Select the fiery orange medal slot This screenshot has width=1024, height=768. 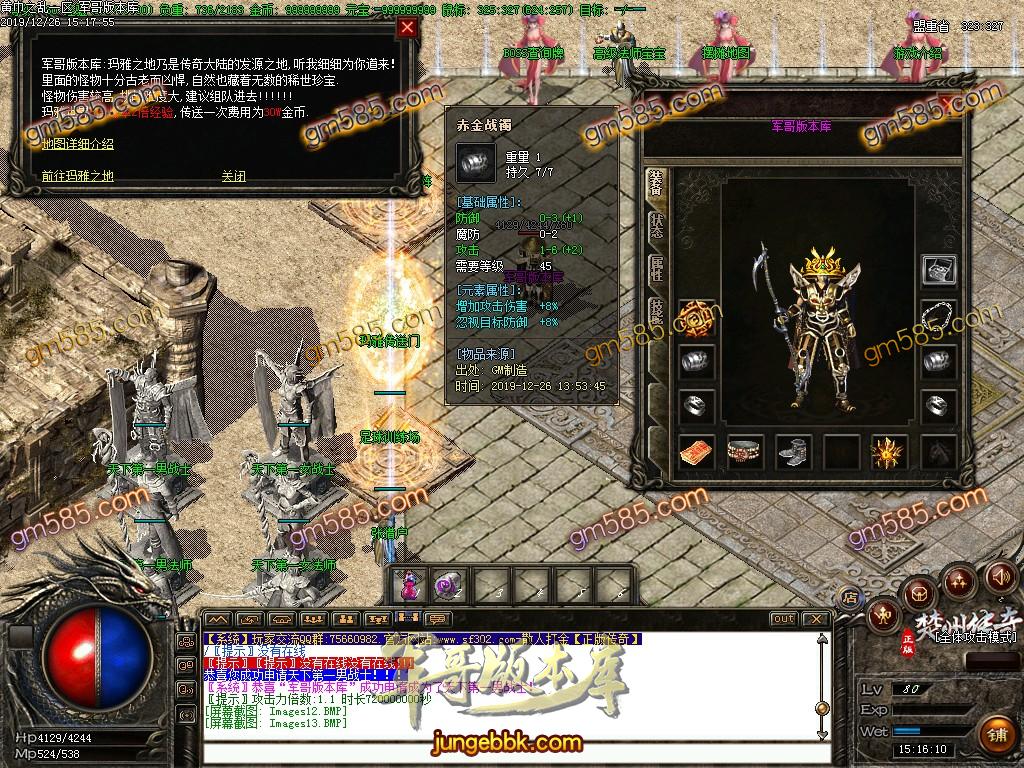coord(697,318)
